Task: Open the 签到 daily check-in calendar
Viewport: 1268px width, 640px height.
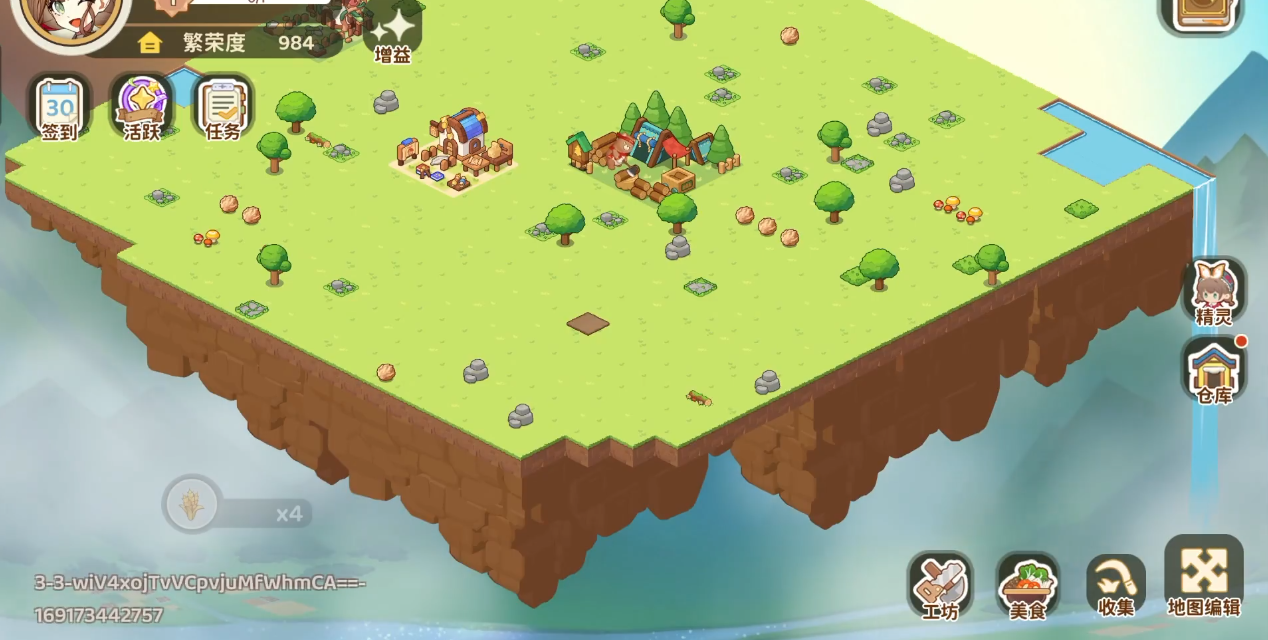Action: click(59, 107)
